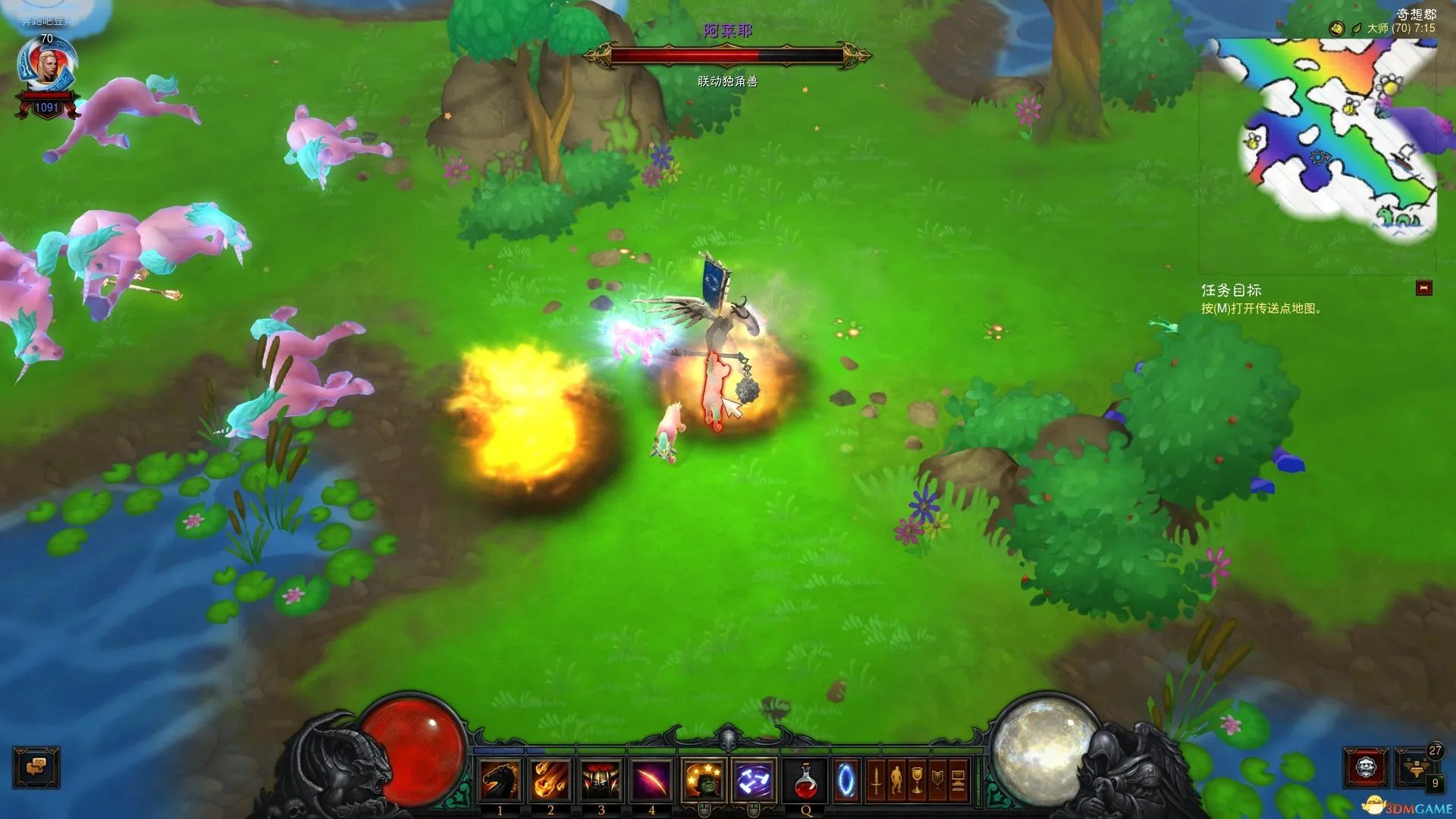The height and width of the screenshot is (819, 1456).
Task: Open the red lion face button
Action: [x=1366, y=767]
